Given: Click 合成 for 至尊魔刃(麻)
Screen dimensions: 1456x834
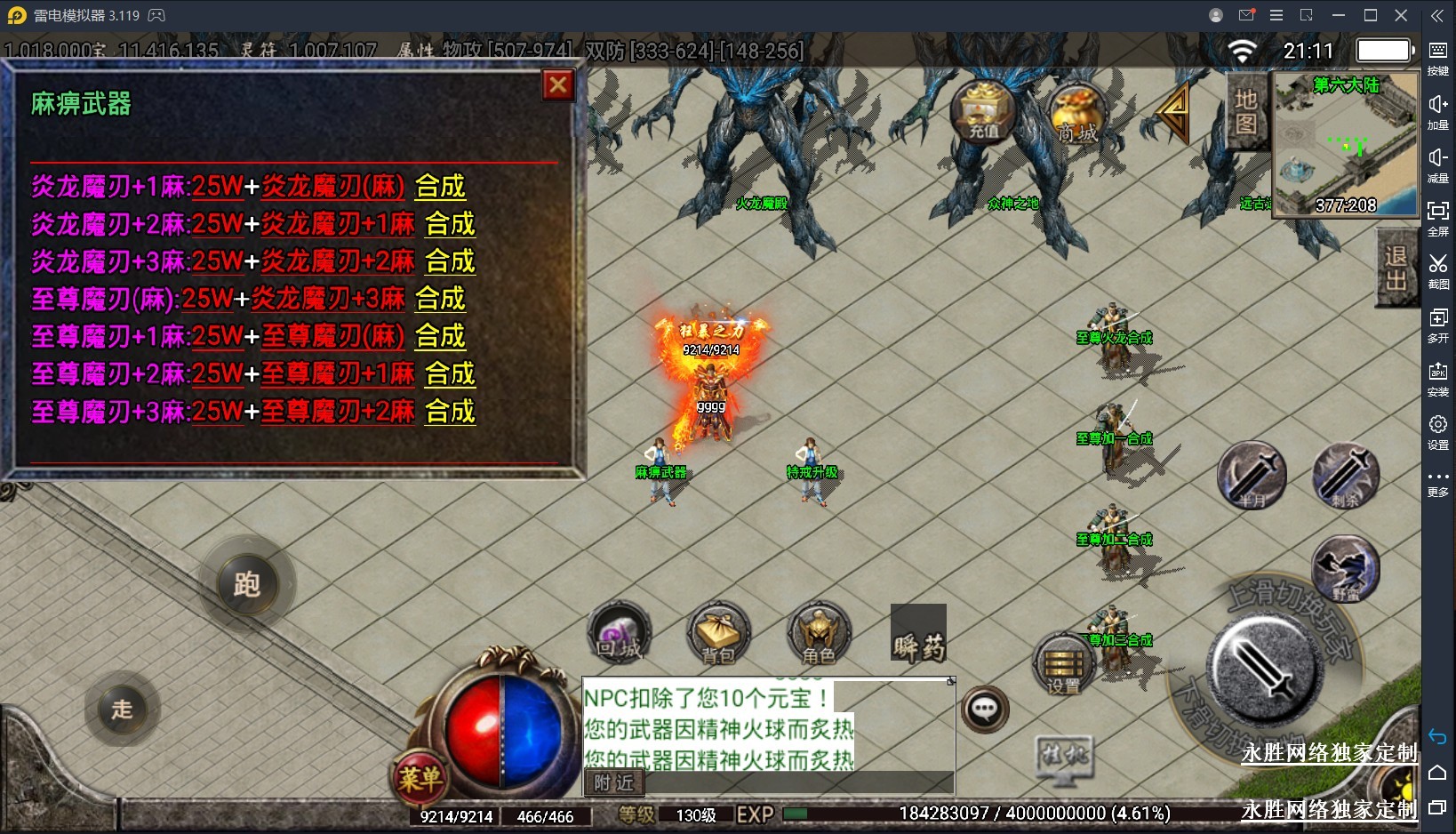Looking at the screenshot, I should [440, 299].
